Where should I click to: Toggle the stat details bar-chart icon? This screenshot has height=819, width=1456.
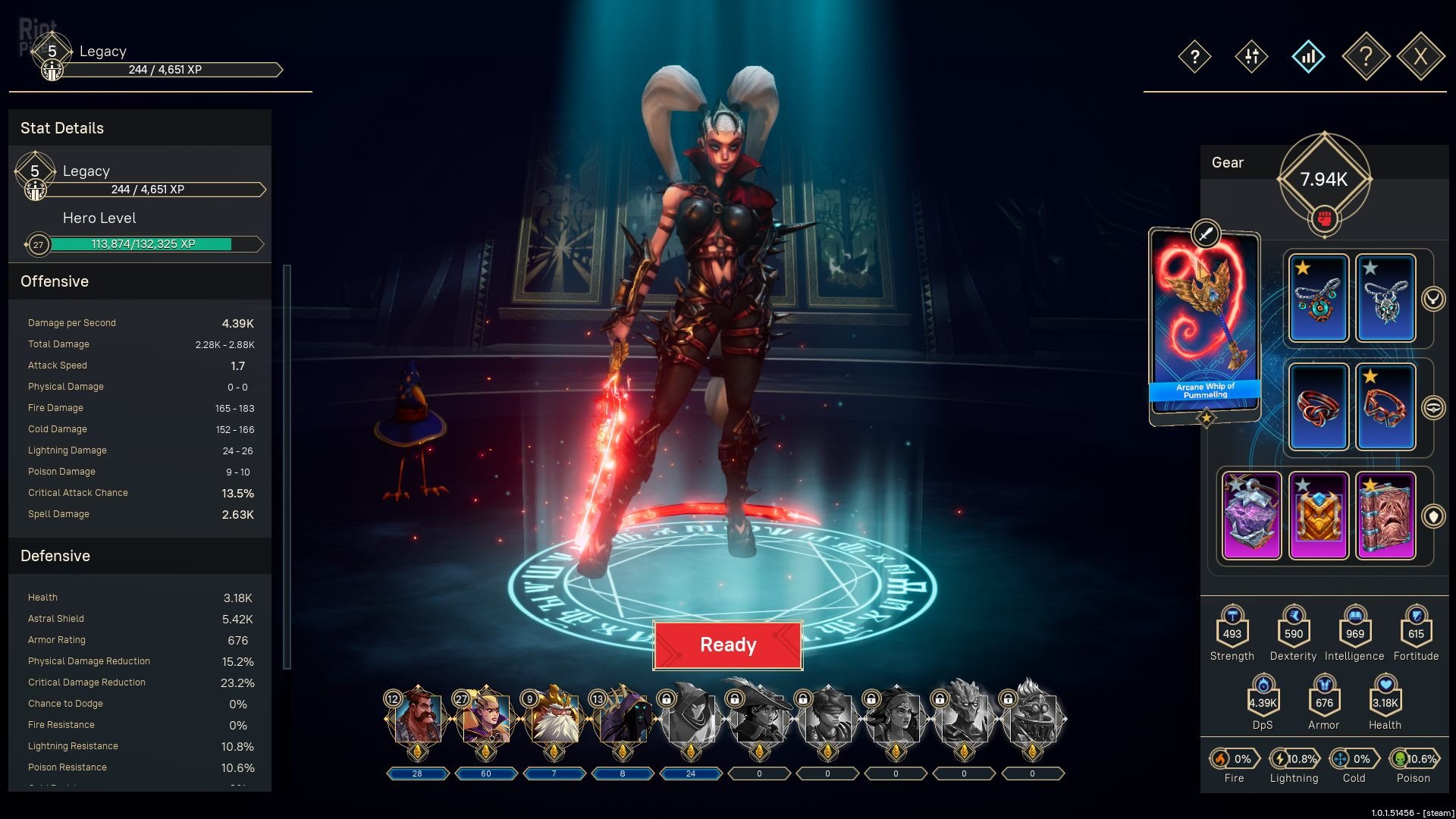tap(1308, 56)
